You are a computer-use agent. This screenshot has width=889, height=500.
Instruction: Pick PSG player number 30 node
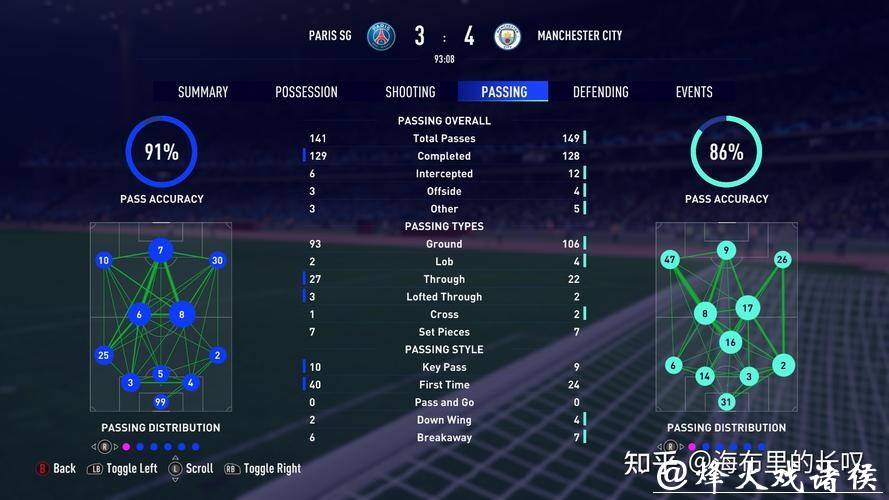pyautogui.click(x=217, y=261)
